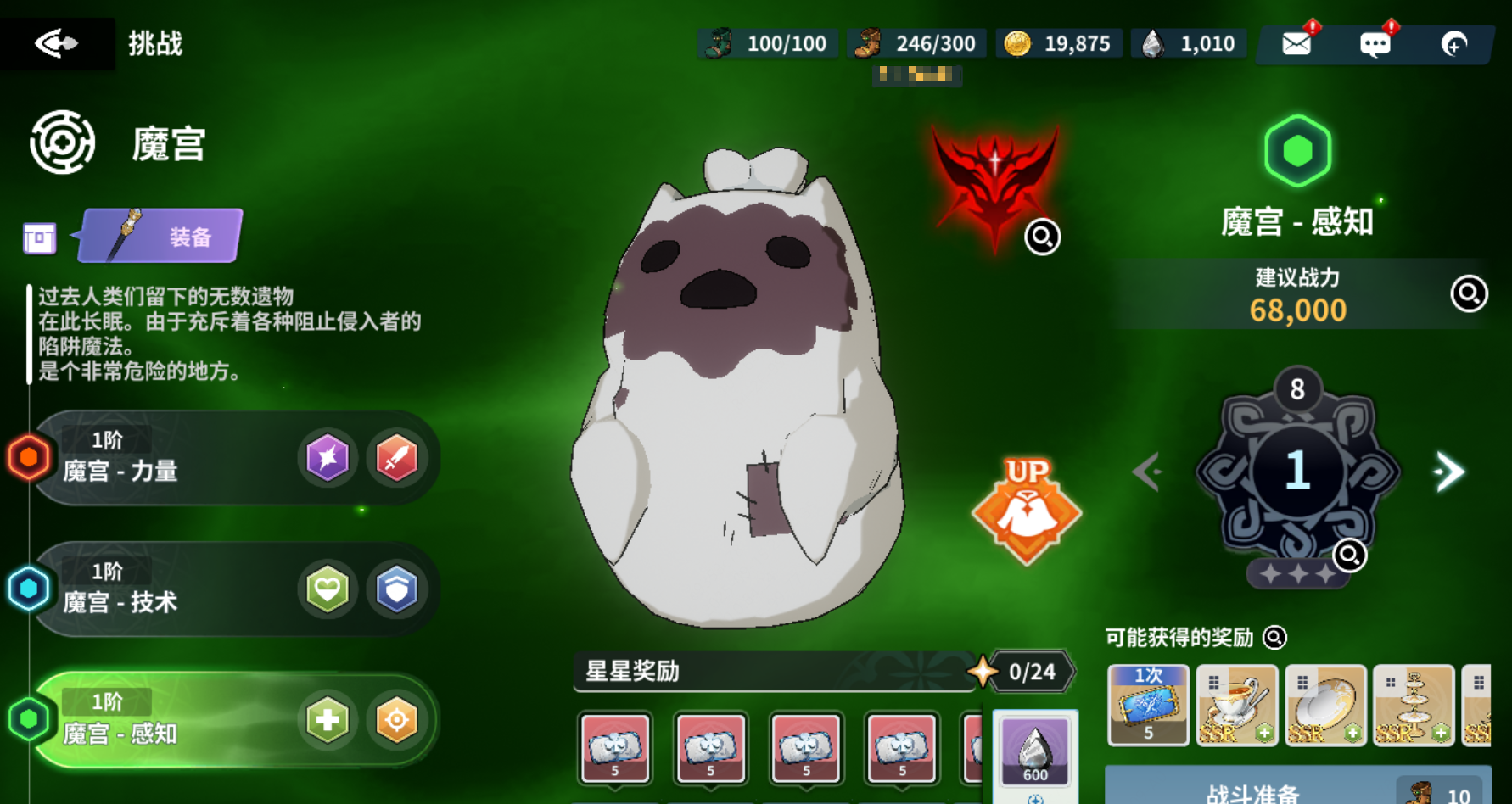Open the chat messages icon

click(x=1376, y=42)
